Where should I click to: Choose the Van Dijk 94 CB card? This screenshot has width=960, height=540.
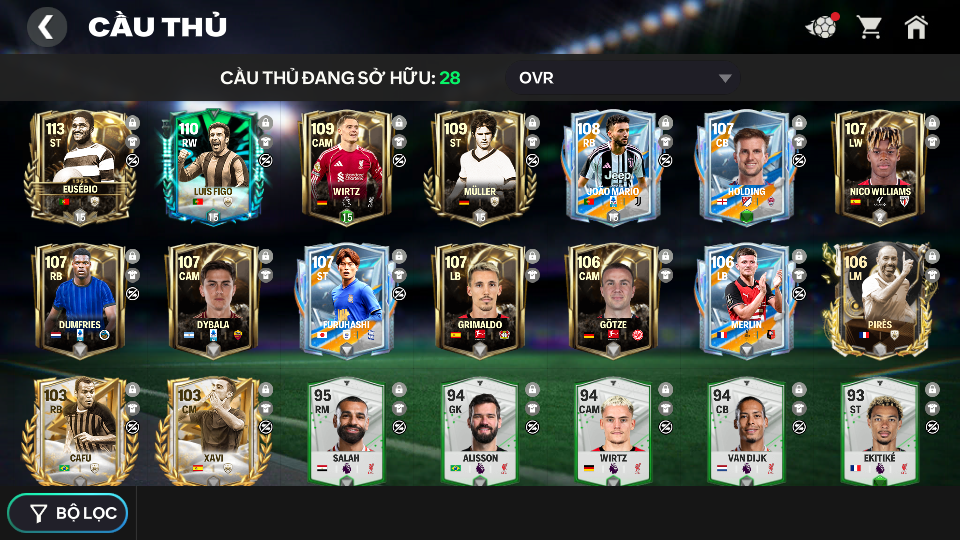[747, 432]
